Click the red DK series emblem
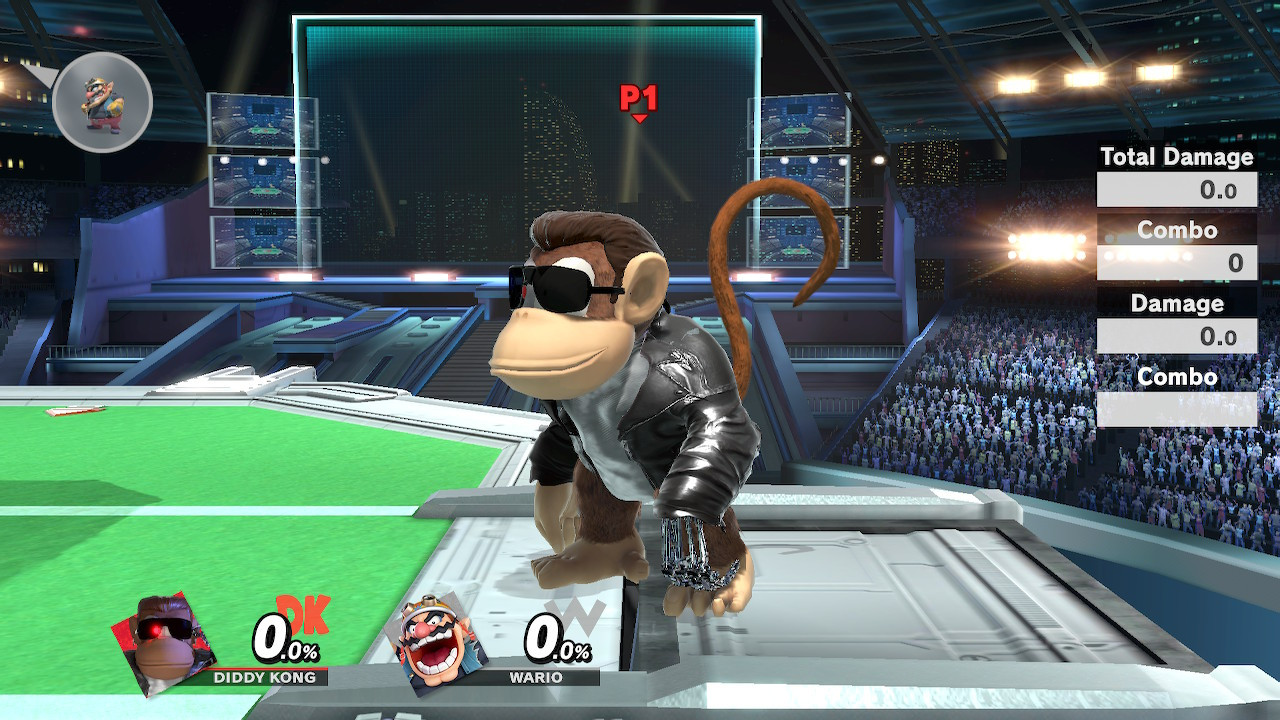The height and width of the screenshot is (720, 1280). pos(303,615)
